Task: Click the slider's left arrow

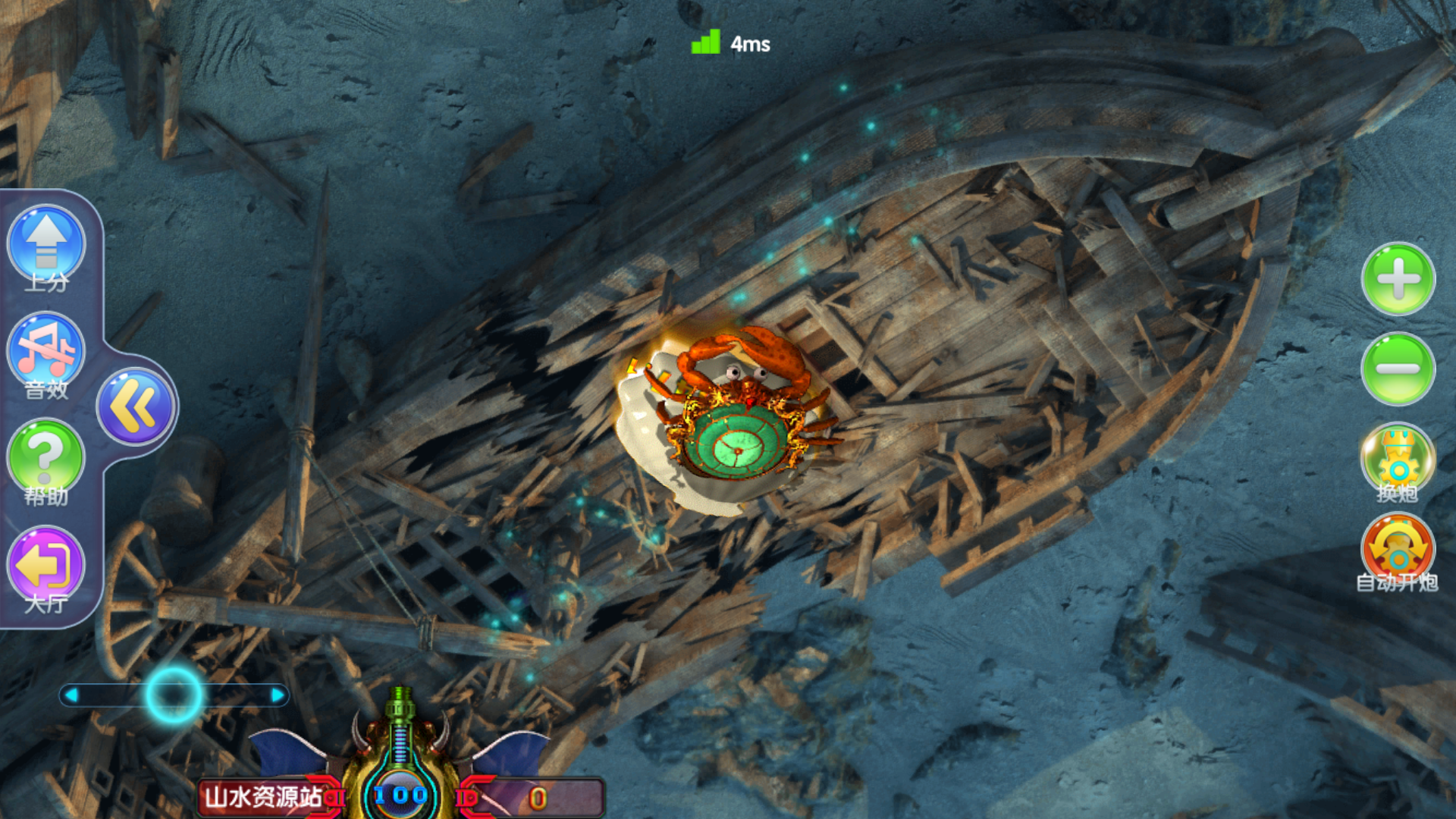Action: click(72, 695)
